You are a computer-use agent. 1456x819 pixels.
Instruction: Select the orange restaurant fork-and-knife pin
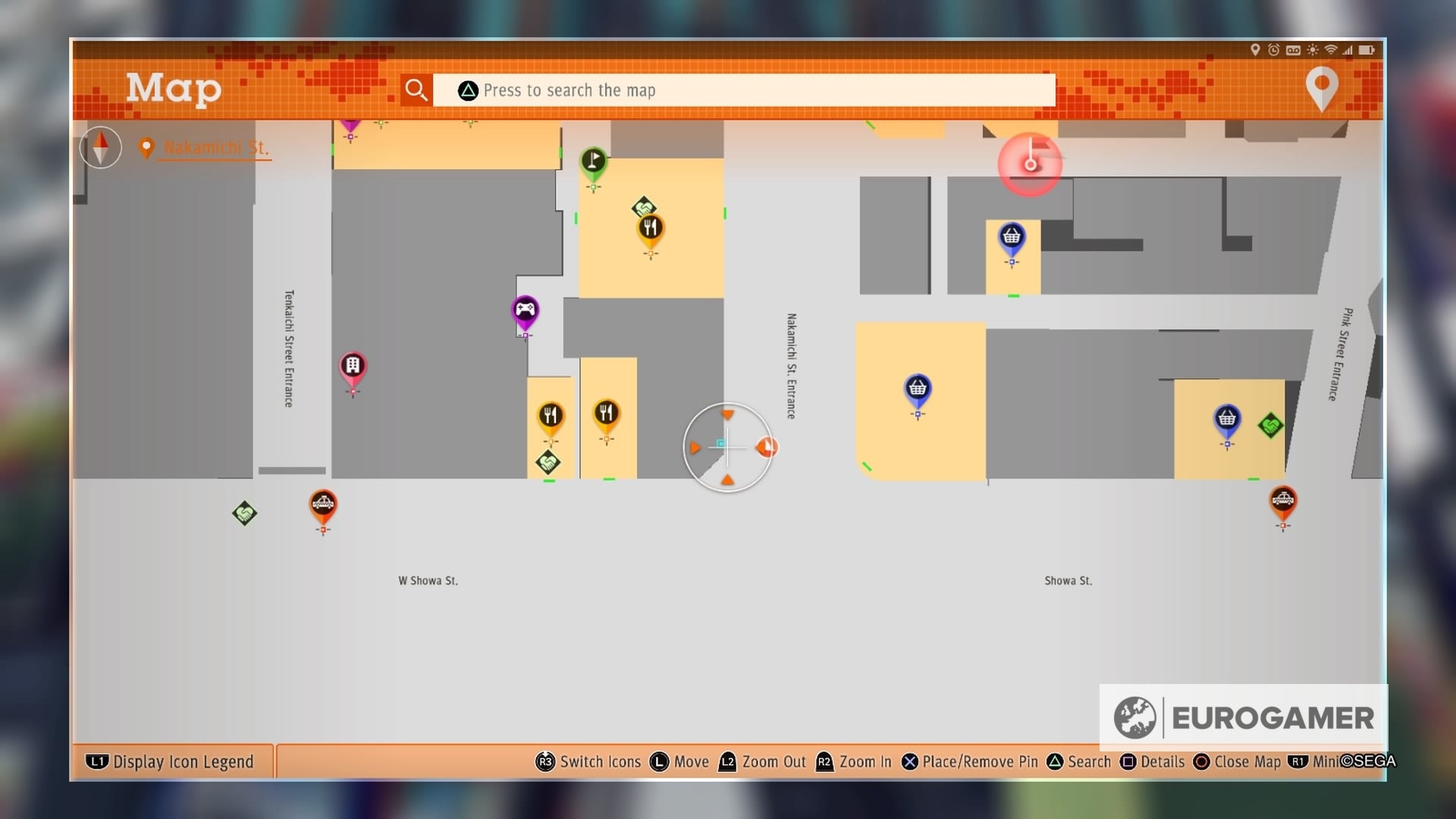pos(651,227)
